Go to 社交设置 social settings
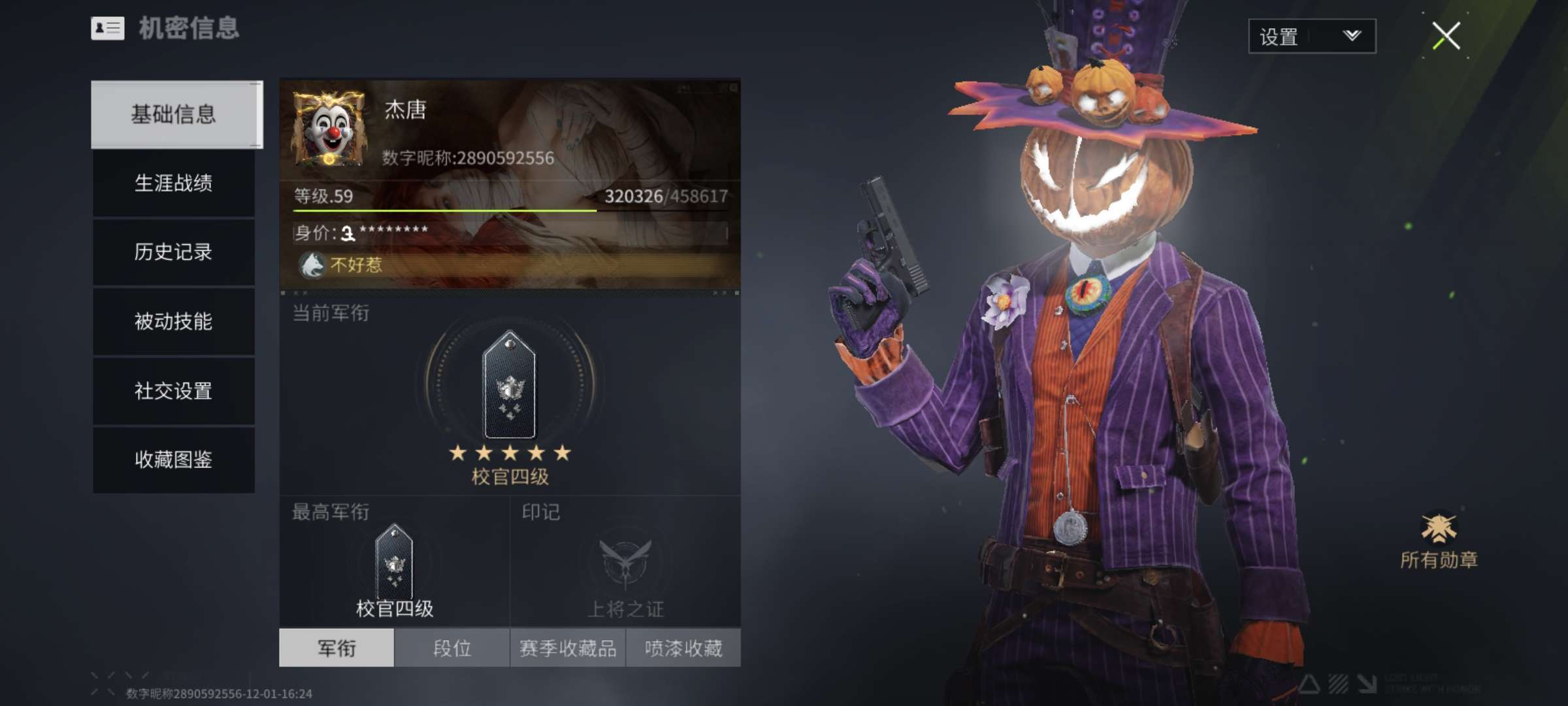Screen dimensions: 1568x706 click(174, 391)
